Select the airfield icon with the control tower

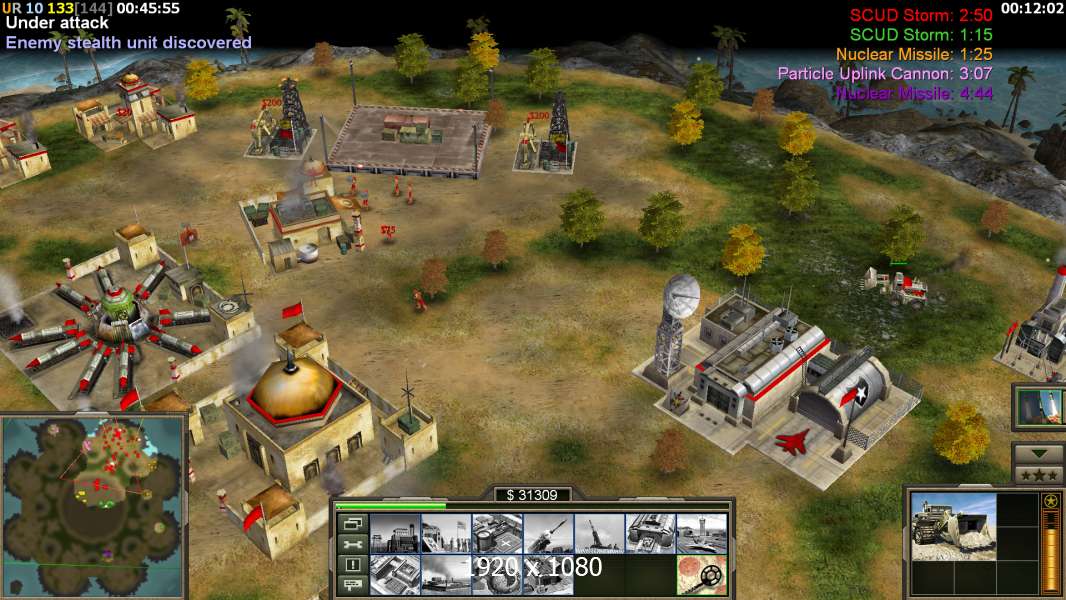coord(701,534)
